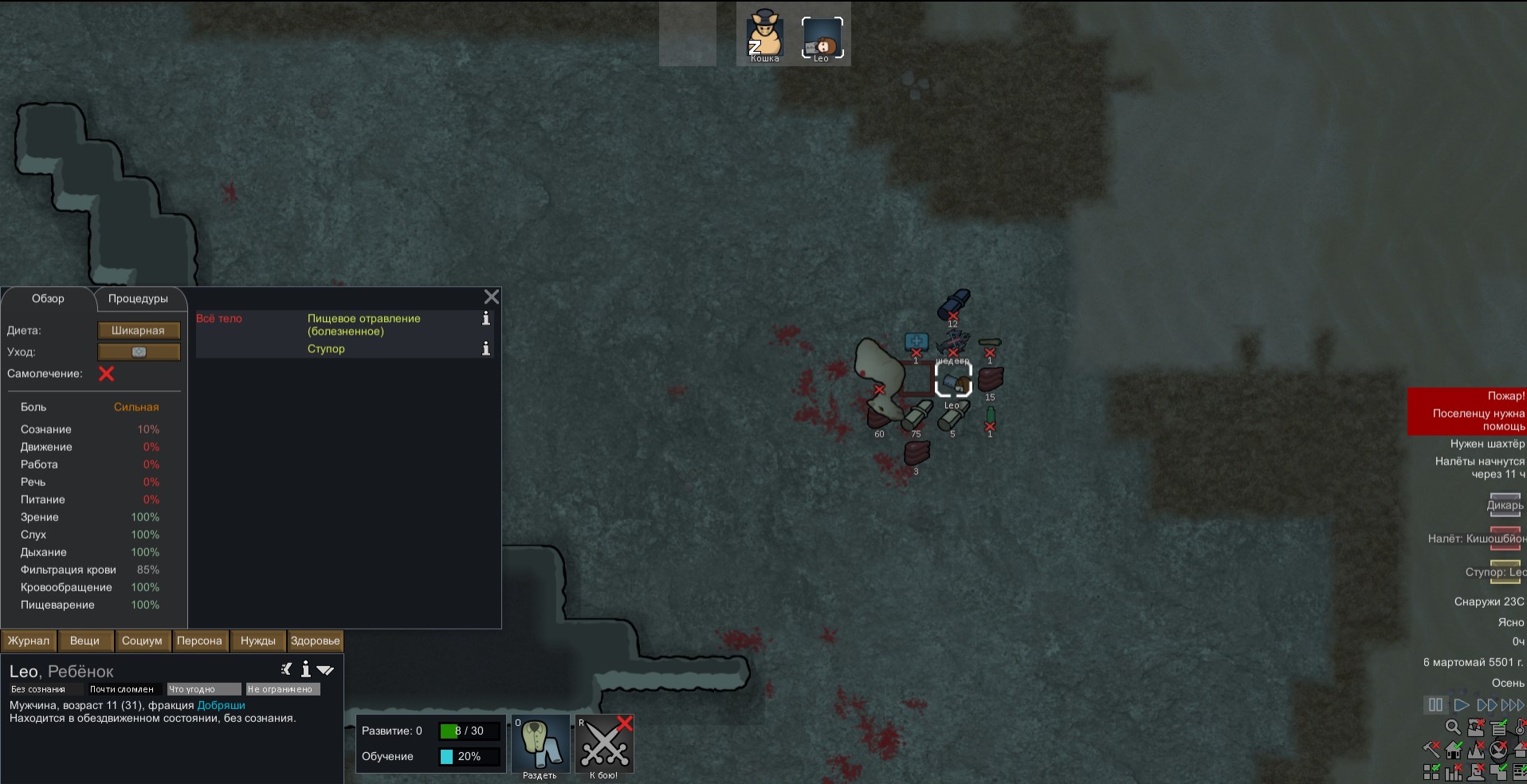
Task: Toggle the house home-area overlay icon
Action: pyautogui.click(x=1454, y=750)
